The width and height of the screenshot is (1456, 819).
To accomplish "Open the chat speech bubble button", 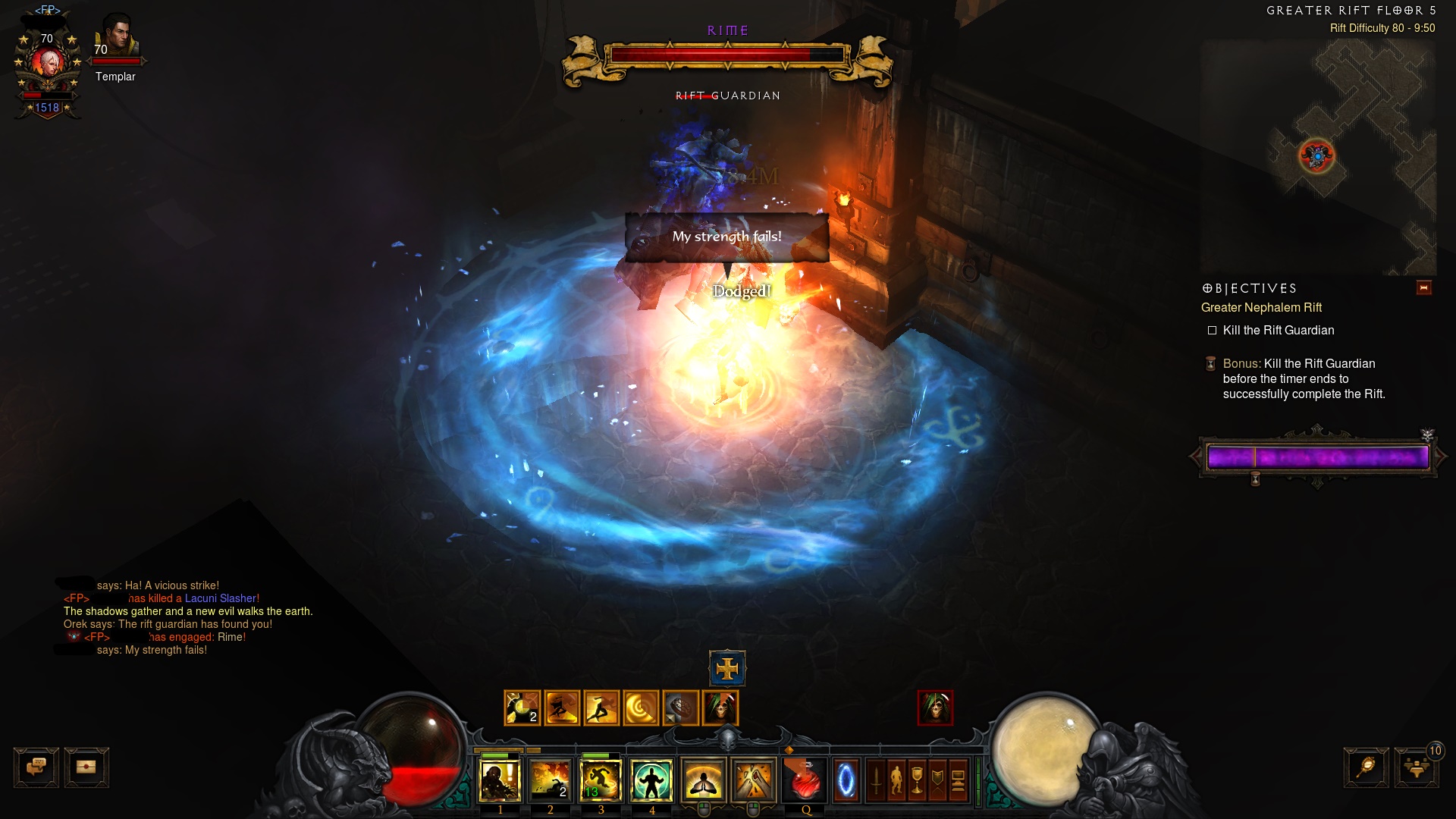I will [x=36, y=767].
